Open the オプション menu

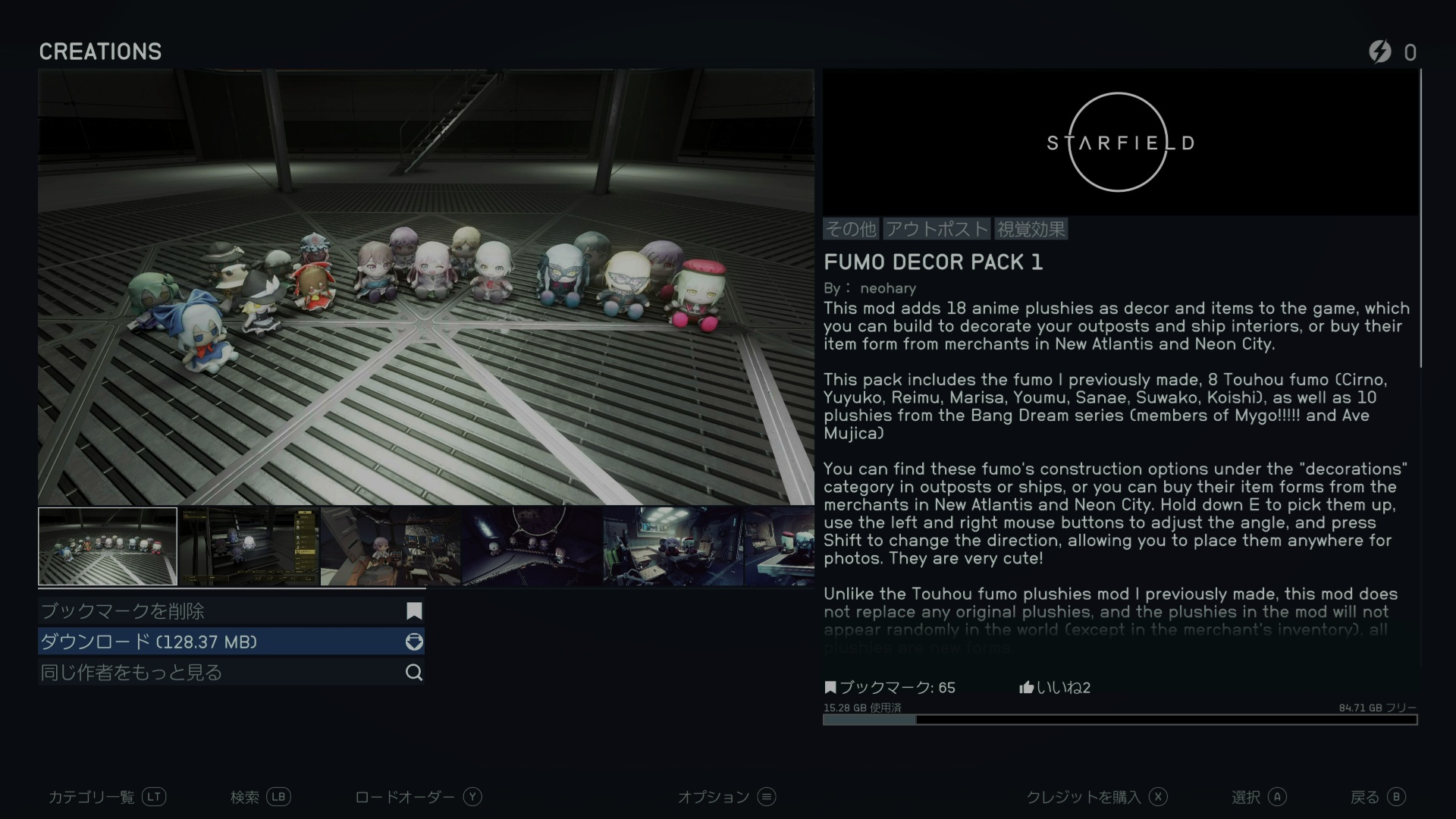[x=726, y=797]
